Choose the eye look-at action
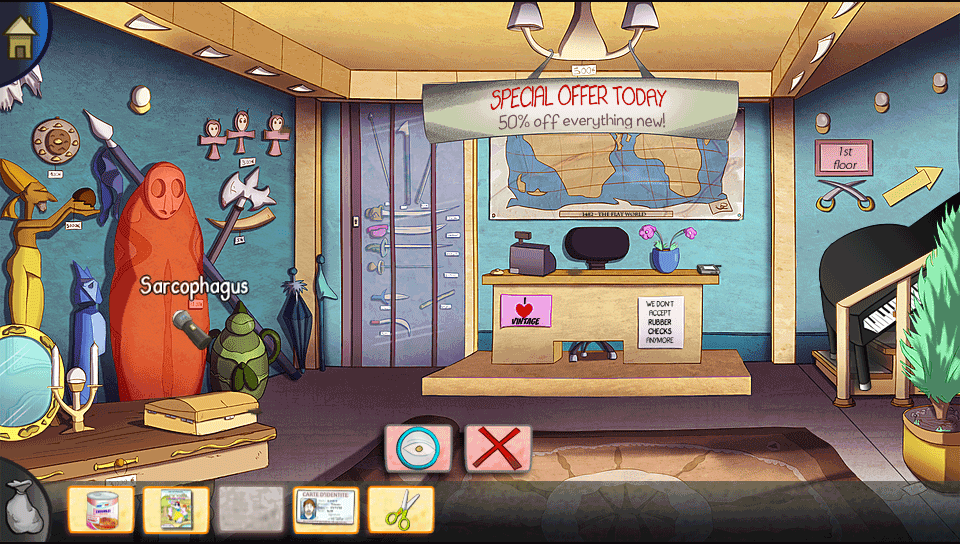The image size is (960, 544). 417,448
